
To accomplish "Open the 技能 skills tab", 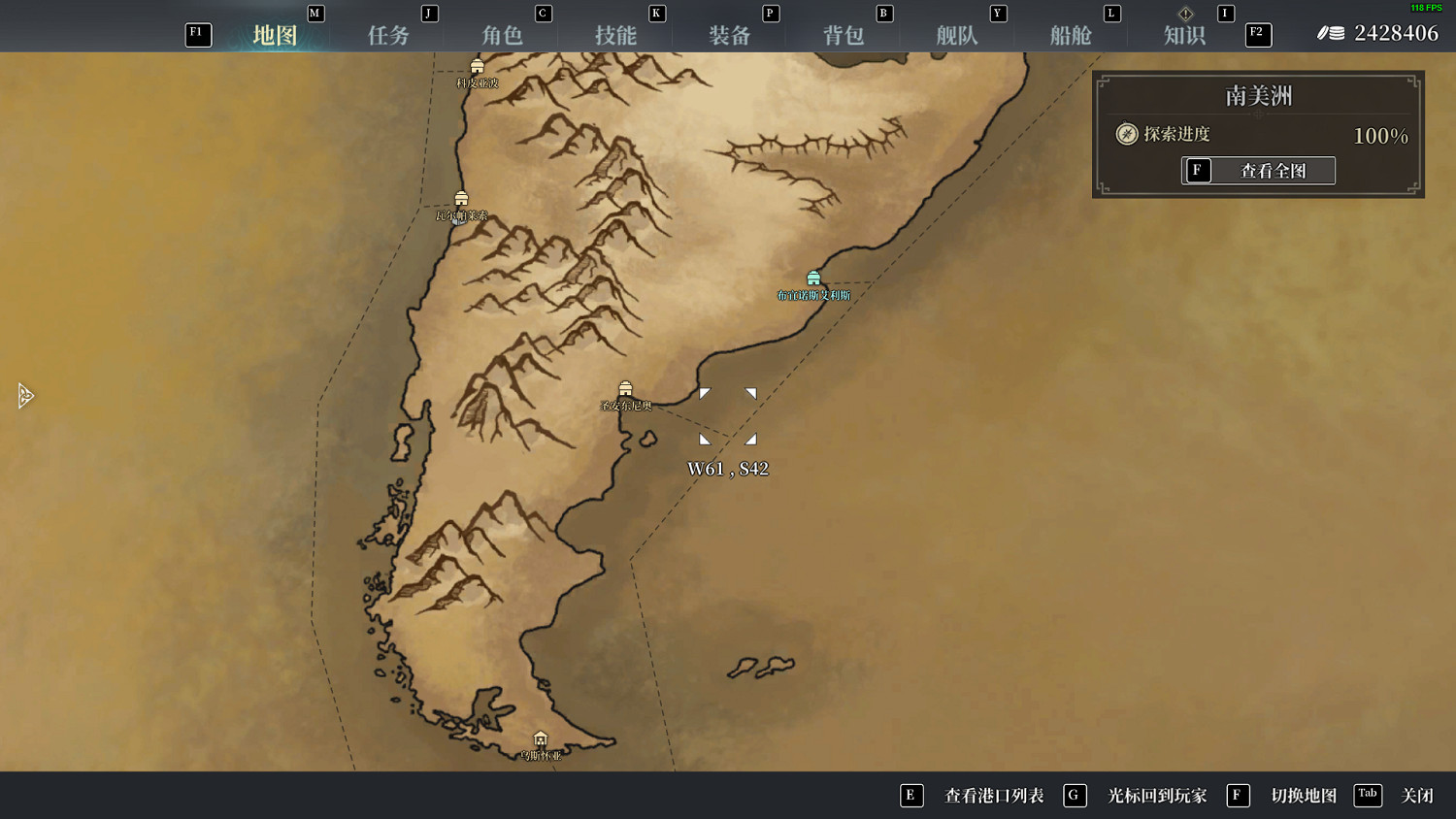I will (x=616, y=34).
